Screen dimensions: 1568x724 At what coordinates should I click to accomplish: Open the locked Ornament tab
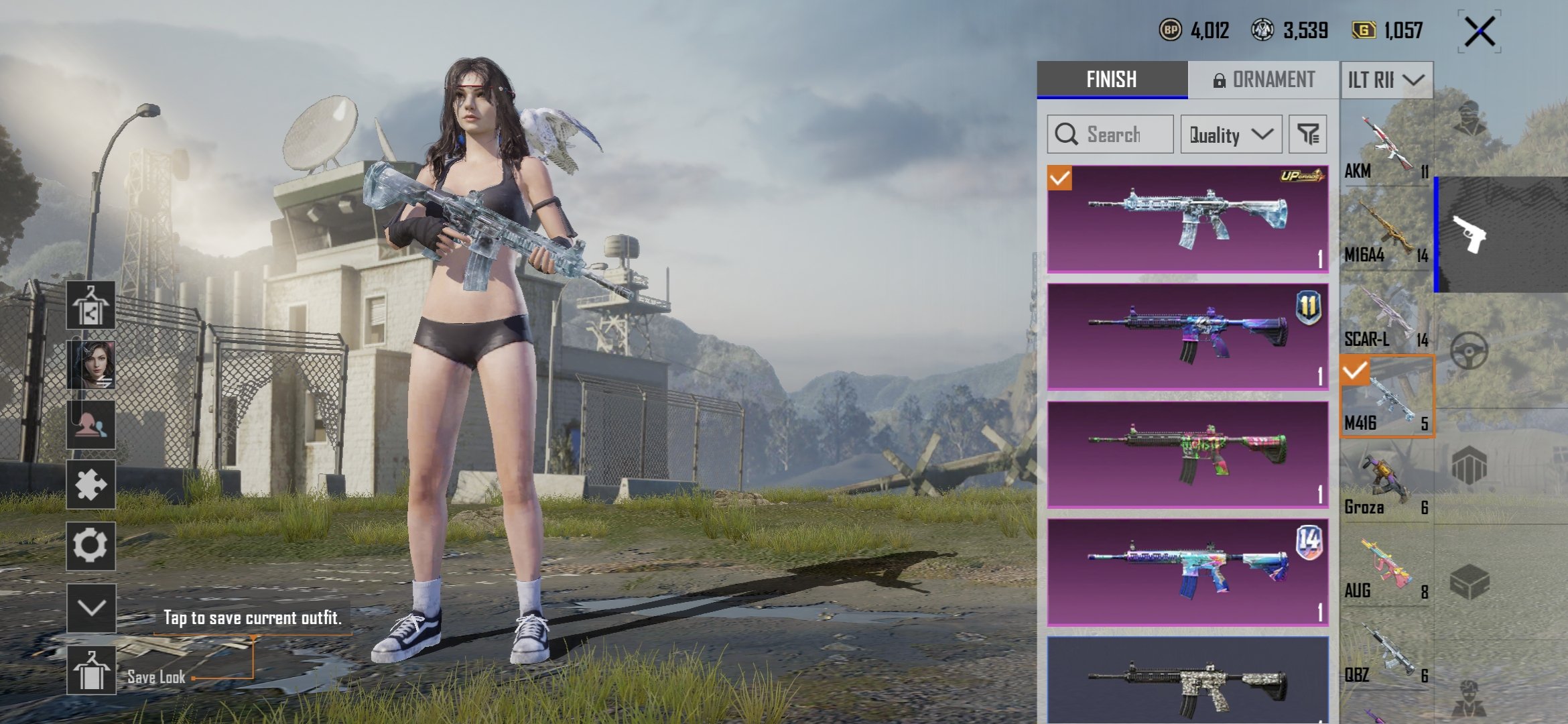coord(1263,80)
